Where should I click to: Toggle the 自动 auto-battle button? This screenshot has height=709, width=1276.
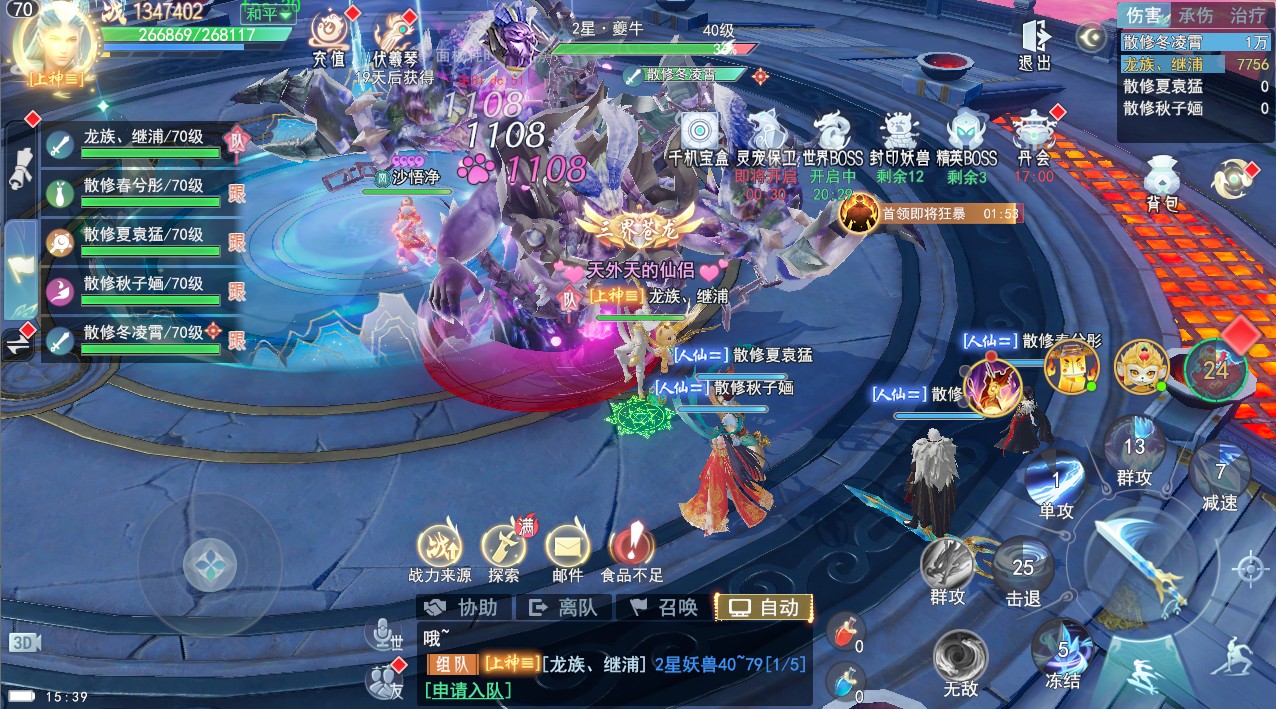pyautogui.click(x=764, y=607)
